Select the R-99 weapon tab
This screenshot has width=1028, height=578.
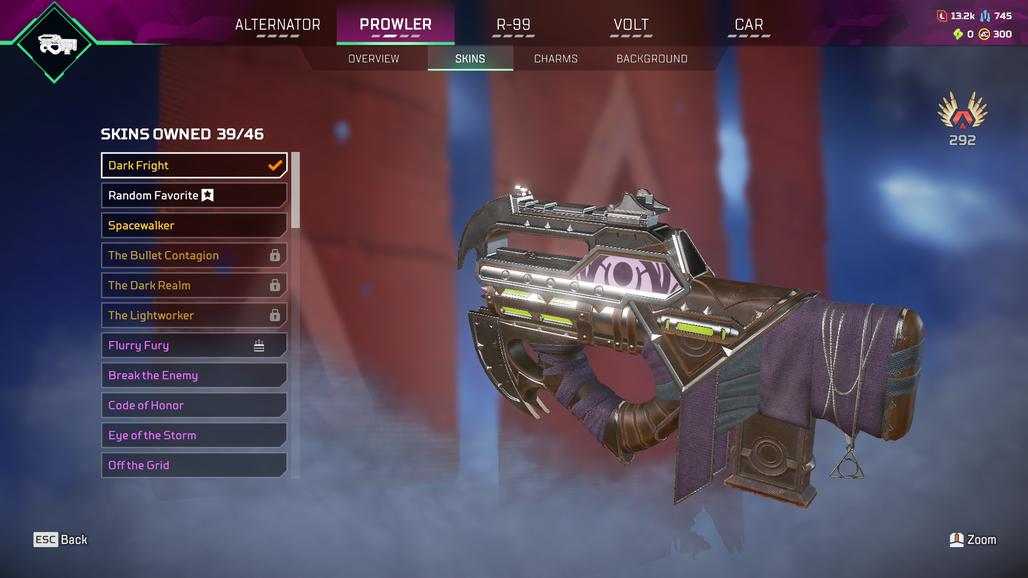click(514, 25)
